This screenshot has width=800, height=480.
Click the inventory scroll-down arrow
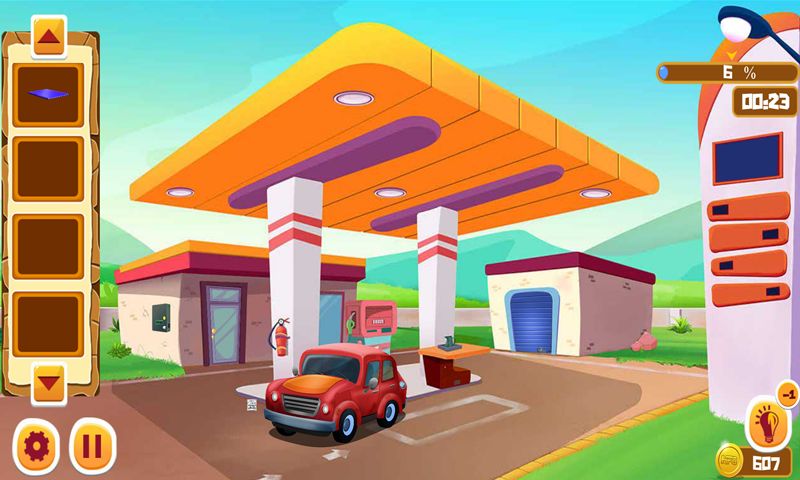[x=49, y=381]
